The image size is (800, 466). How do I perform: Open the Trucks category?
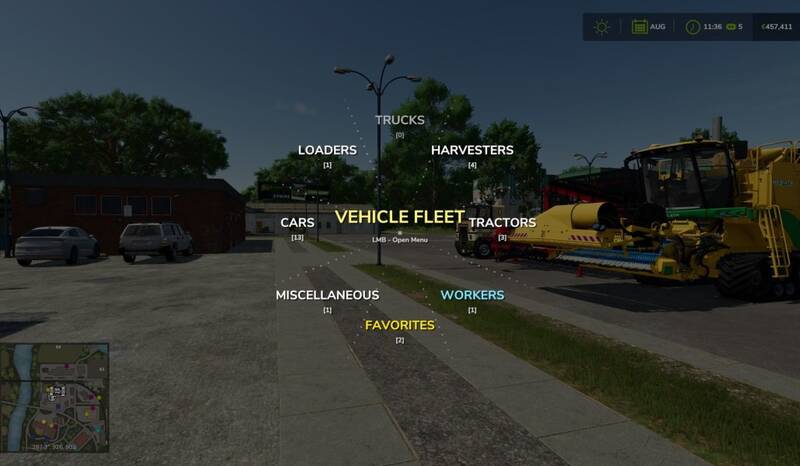click(399, 120)
